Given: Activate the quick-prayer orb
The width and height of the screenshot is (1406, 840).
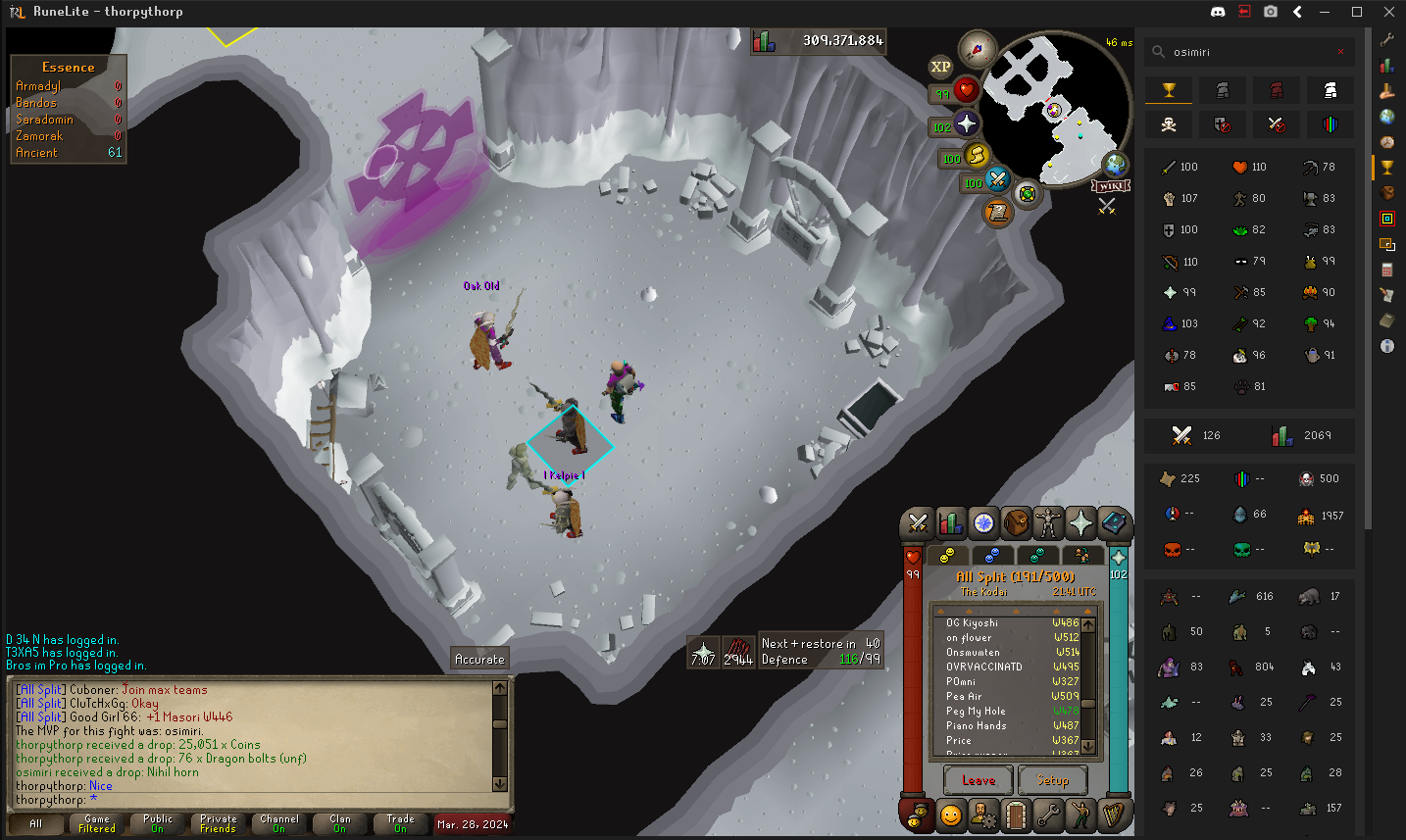Looking at the screenshot, I should click(x=966, y=124).
